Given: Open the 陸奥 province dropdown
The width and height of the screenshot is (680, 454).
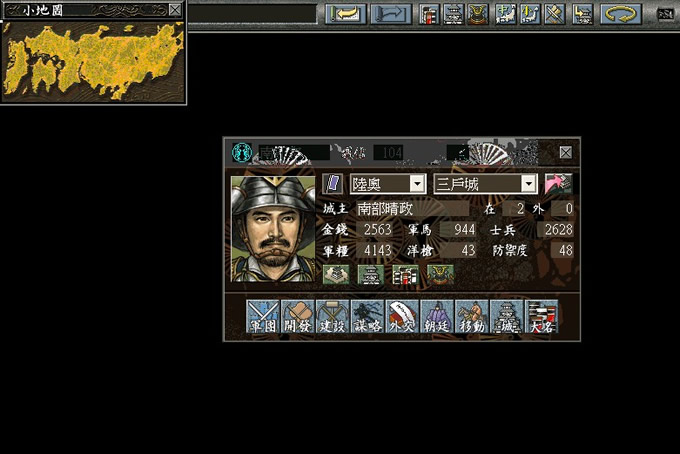Looking at the screenshot, I should 417,184.
